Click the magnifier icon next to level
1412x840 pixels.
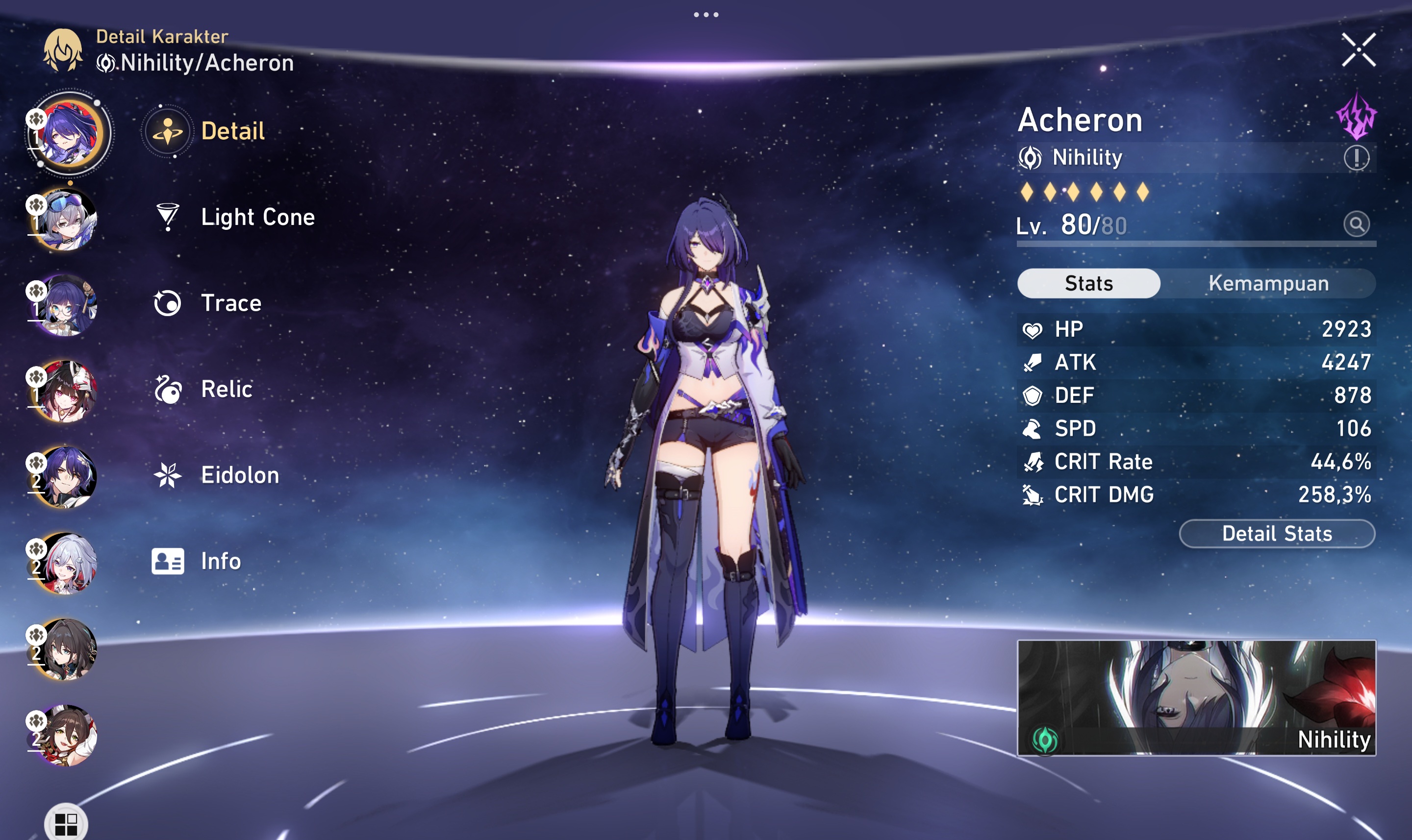(x=1356, y=225)
